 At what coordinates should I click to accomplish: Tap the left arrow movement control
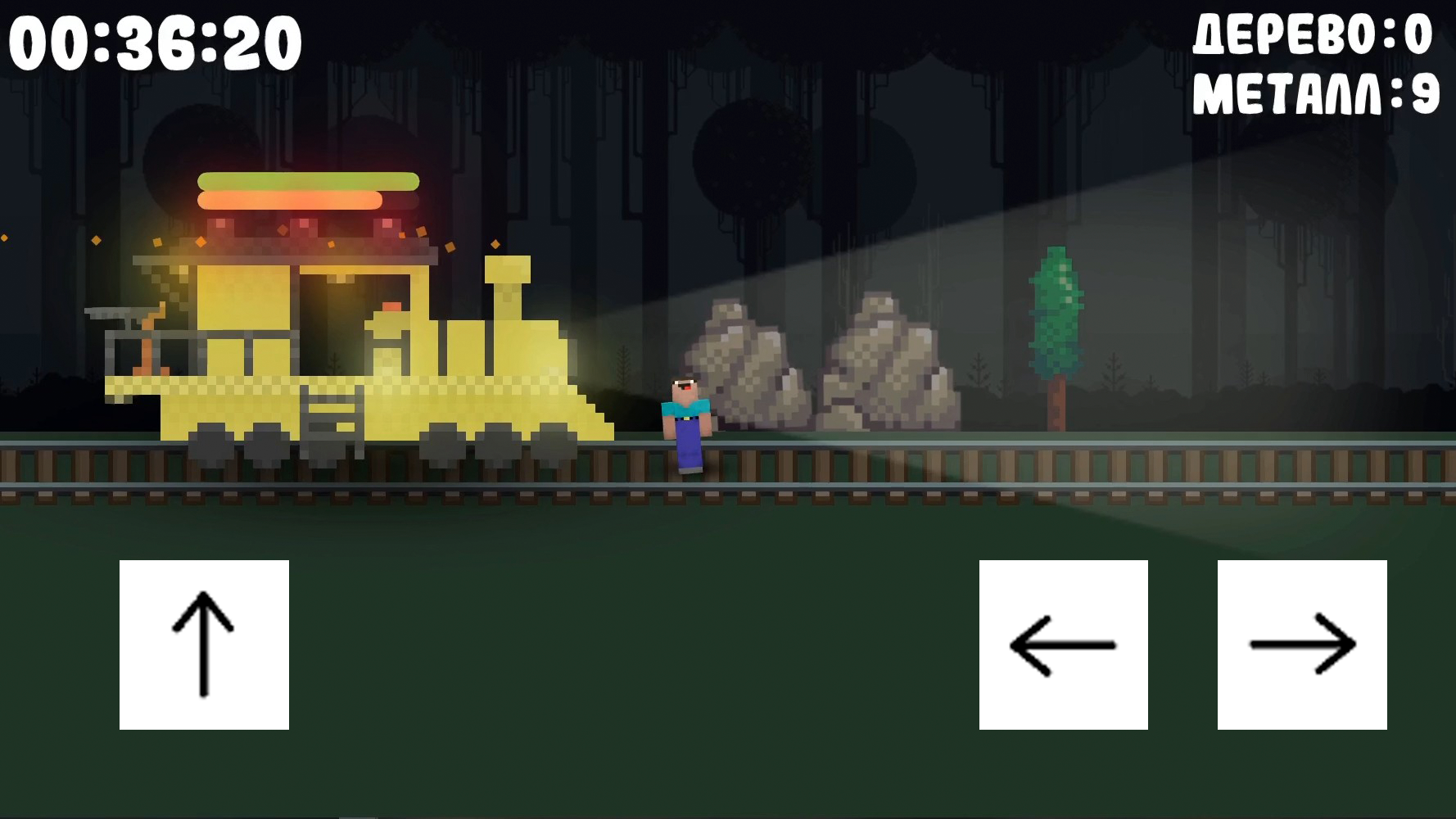click(1064, 644)
